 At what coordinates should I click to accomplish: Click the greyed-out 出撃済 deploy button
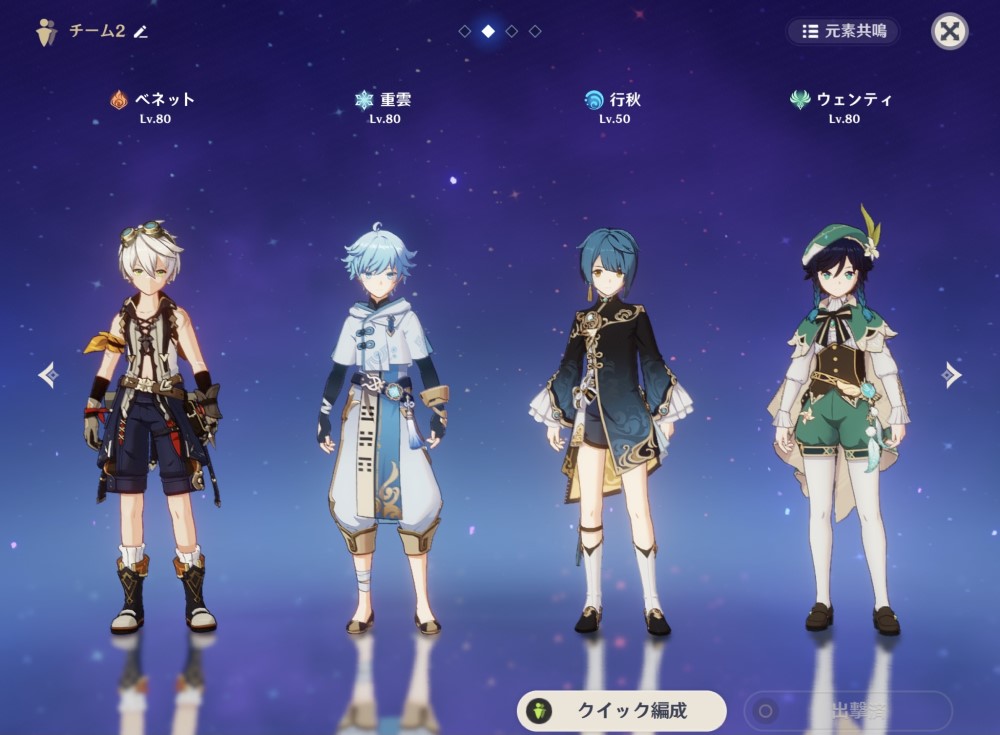click(848, 711)
